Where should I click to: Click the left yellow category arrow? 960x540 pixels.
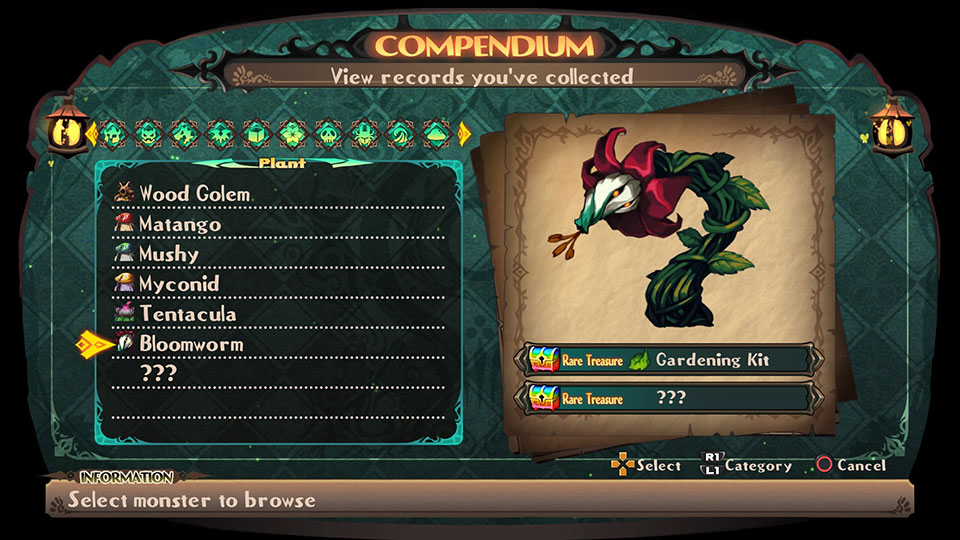tap(91, 132)
